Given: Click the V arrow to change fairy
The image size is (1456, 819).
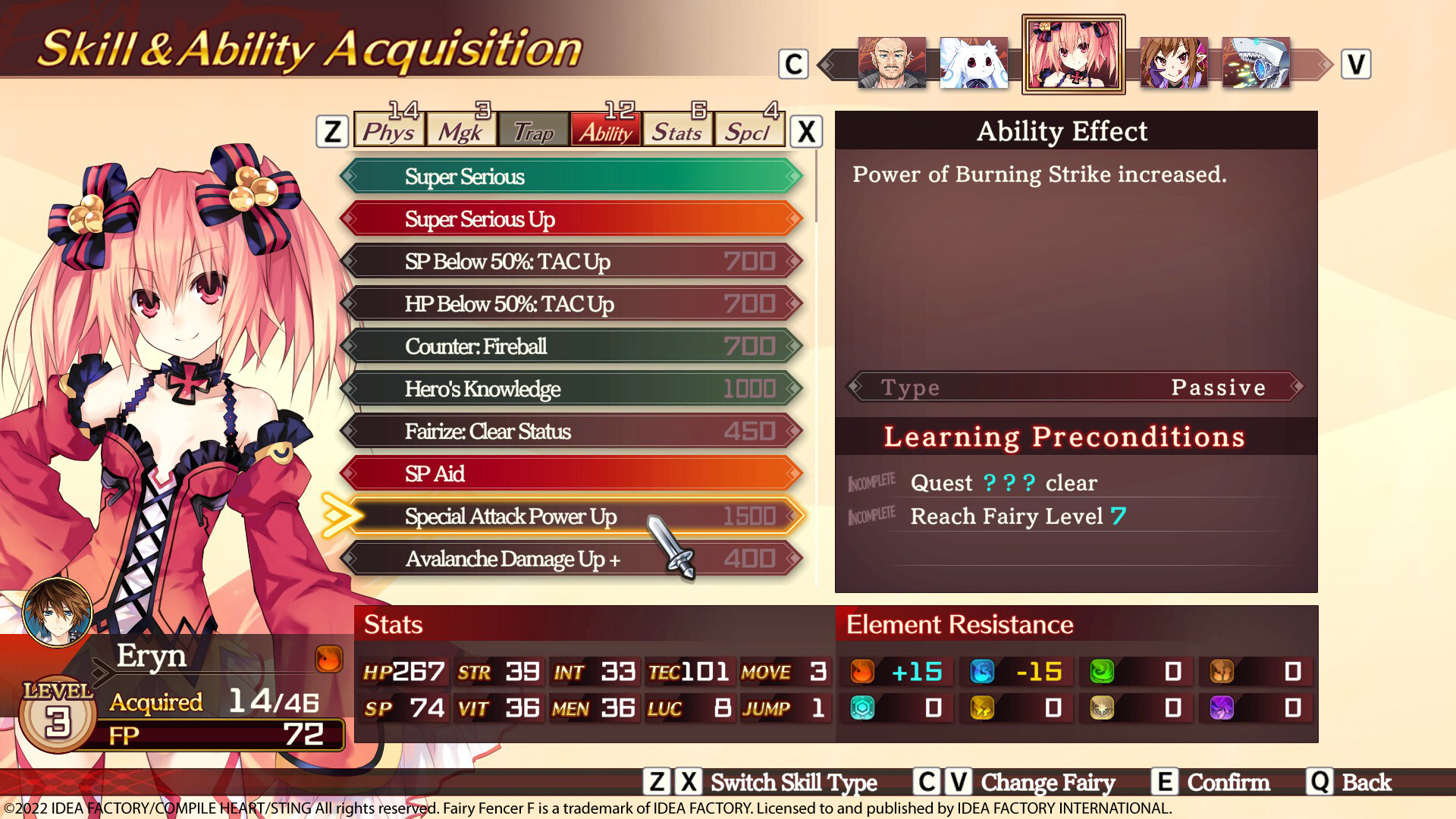Looking at the screenshot, I should tap(1357, 65).
